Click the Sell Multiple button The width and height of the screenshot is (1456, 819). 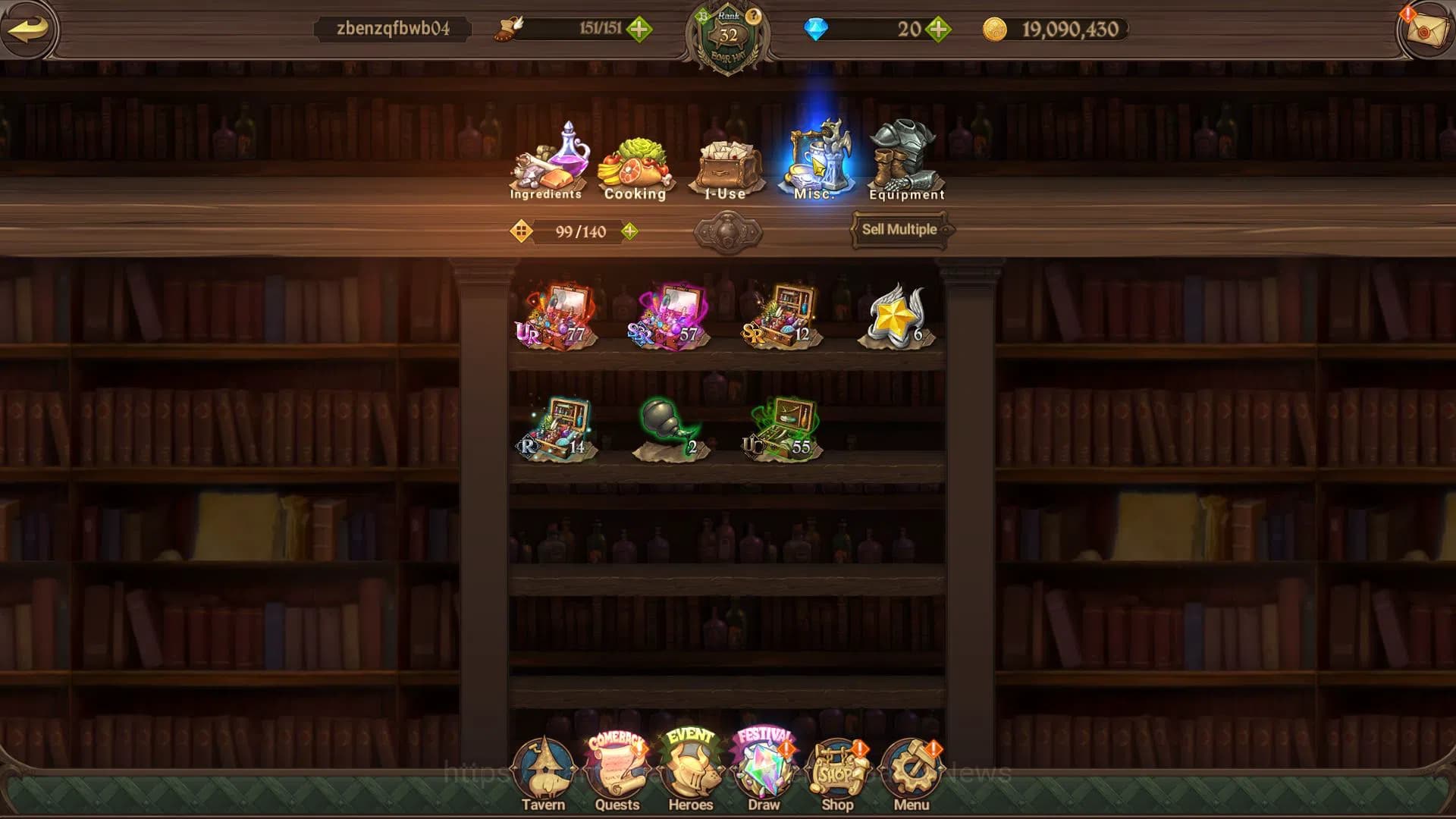899,229
